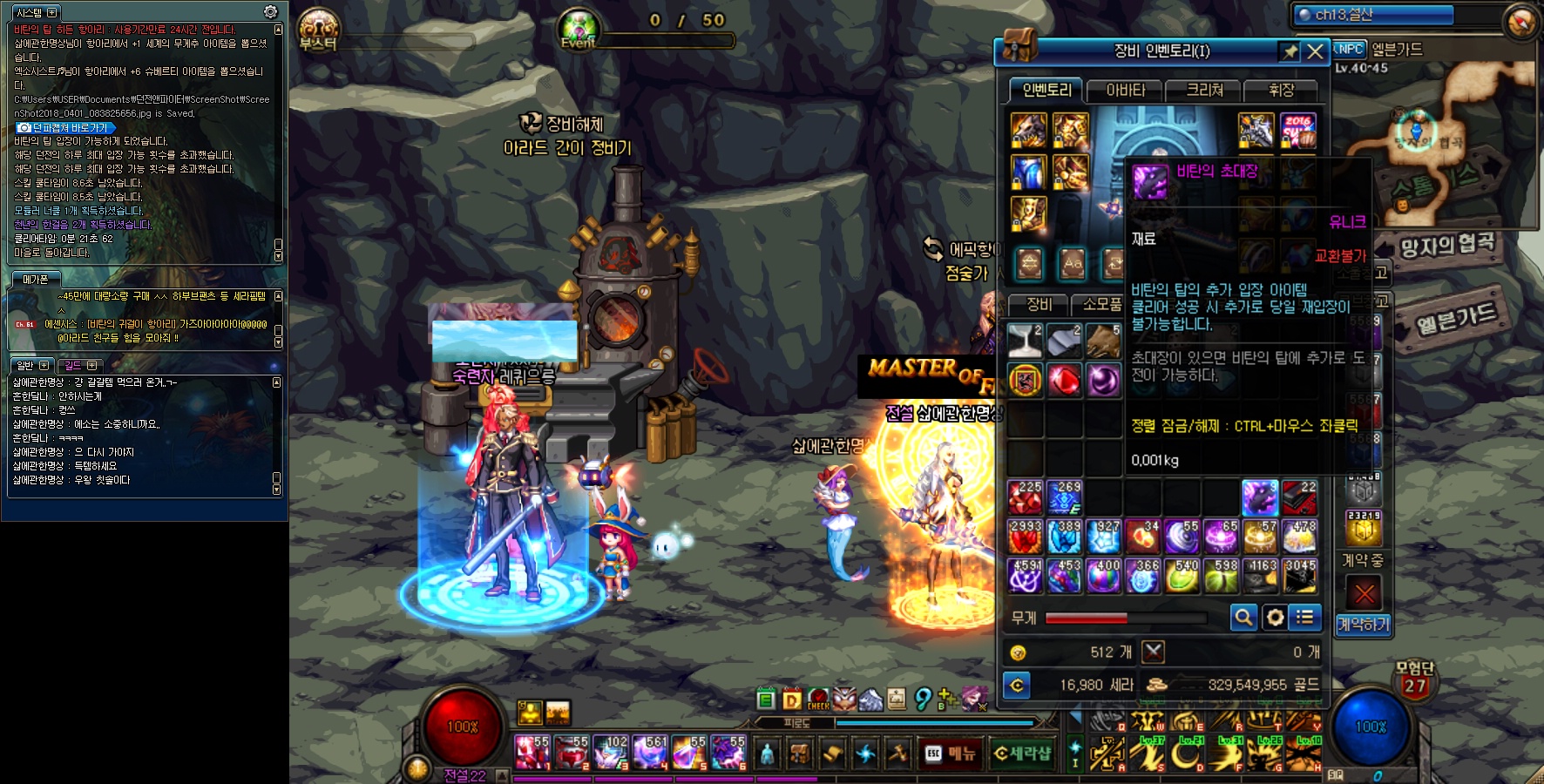The image size is (1544, 784).
Task: Open the 크리쳐 (Creature) tab
Action: coord(1204,90)
